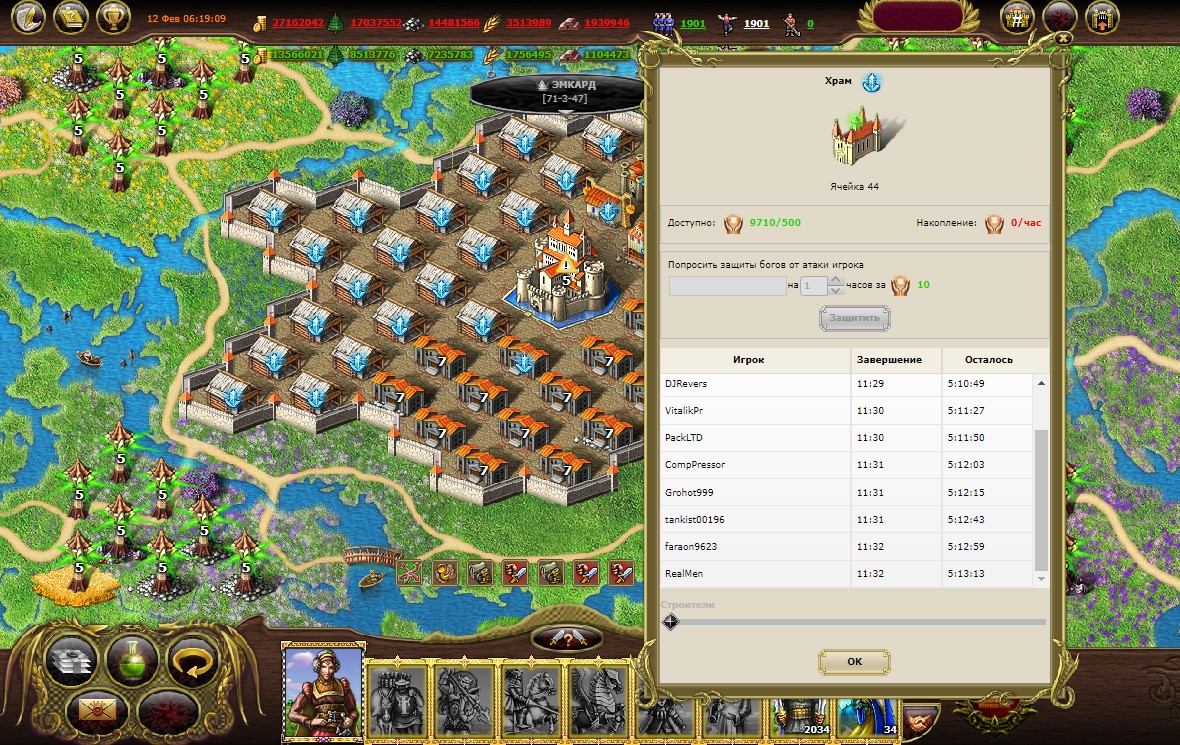Select the hero portrait
Image resolution: width=1180 pixels, height=745 pixels.
[x=322, y=691]
